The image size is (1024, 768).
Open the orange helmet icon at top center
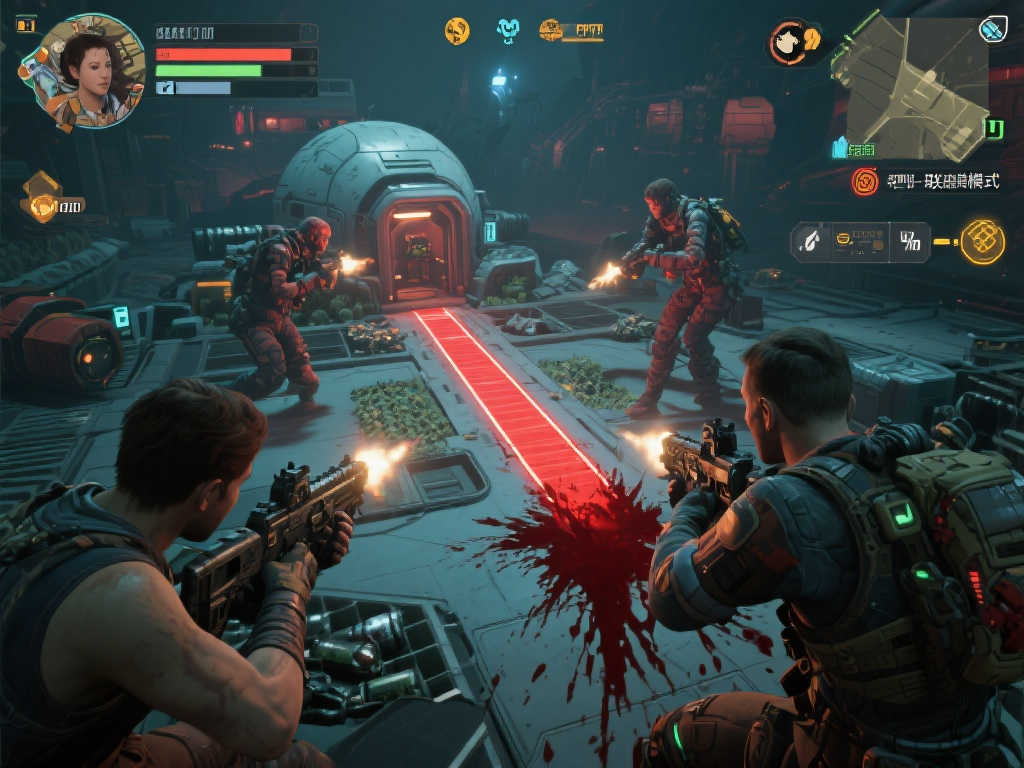551,30
